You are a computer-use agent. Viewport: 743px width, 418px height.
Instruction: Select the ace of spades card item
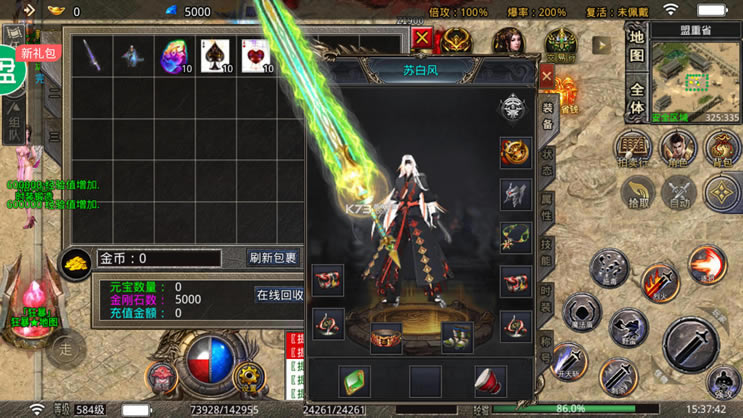[x=215, y=56]
